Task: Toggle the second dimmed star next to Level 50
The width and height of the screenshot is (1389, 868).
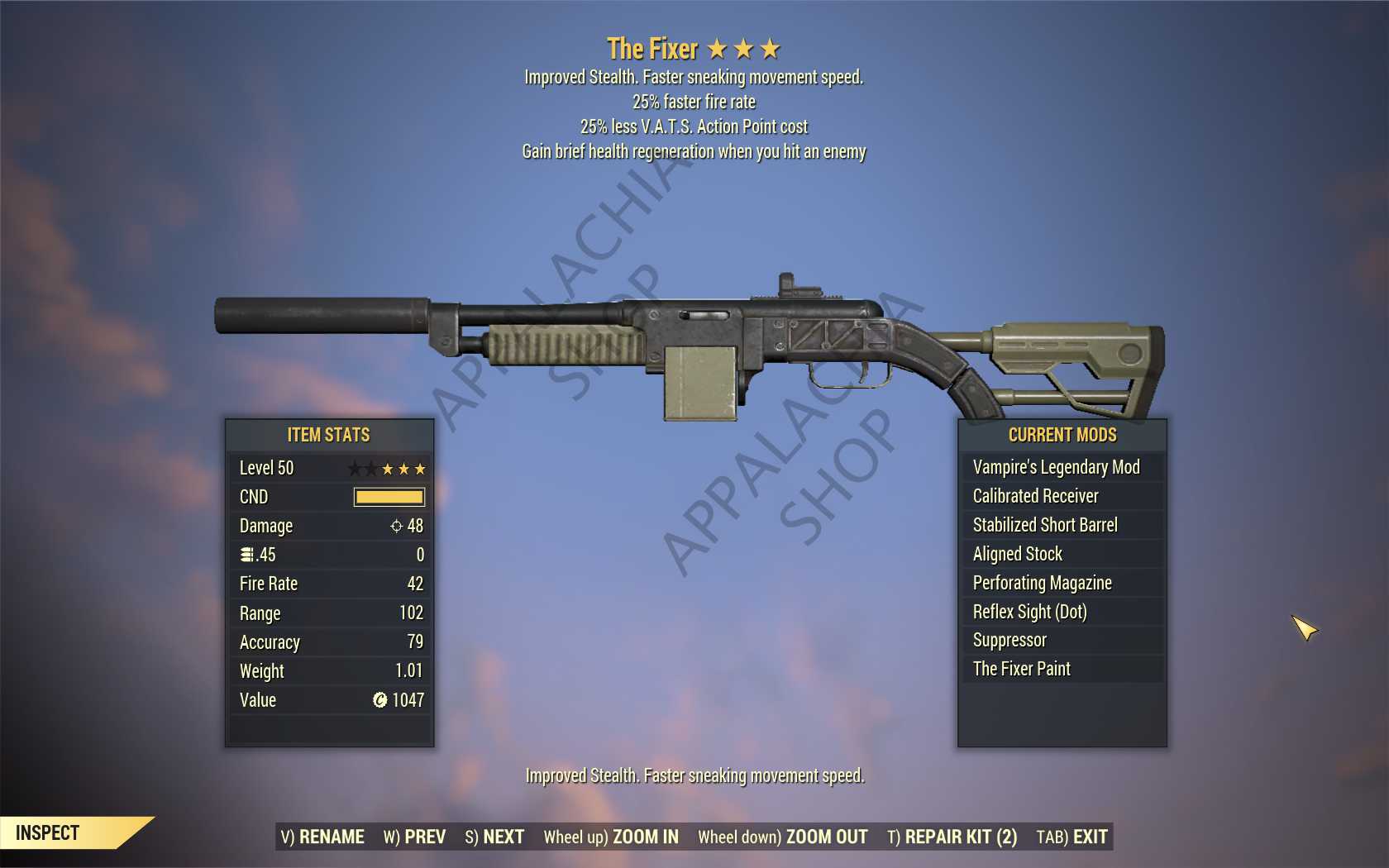Action: click(370, 468)
